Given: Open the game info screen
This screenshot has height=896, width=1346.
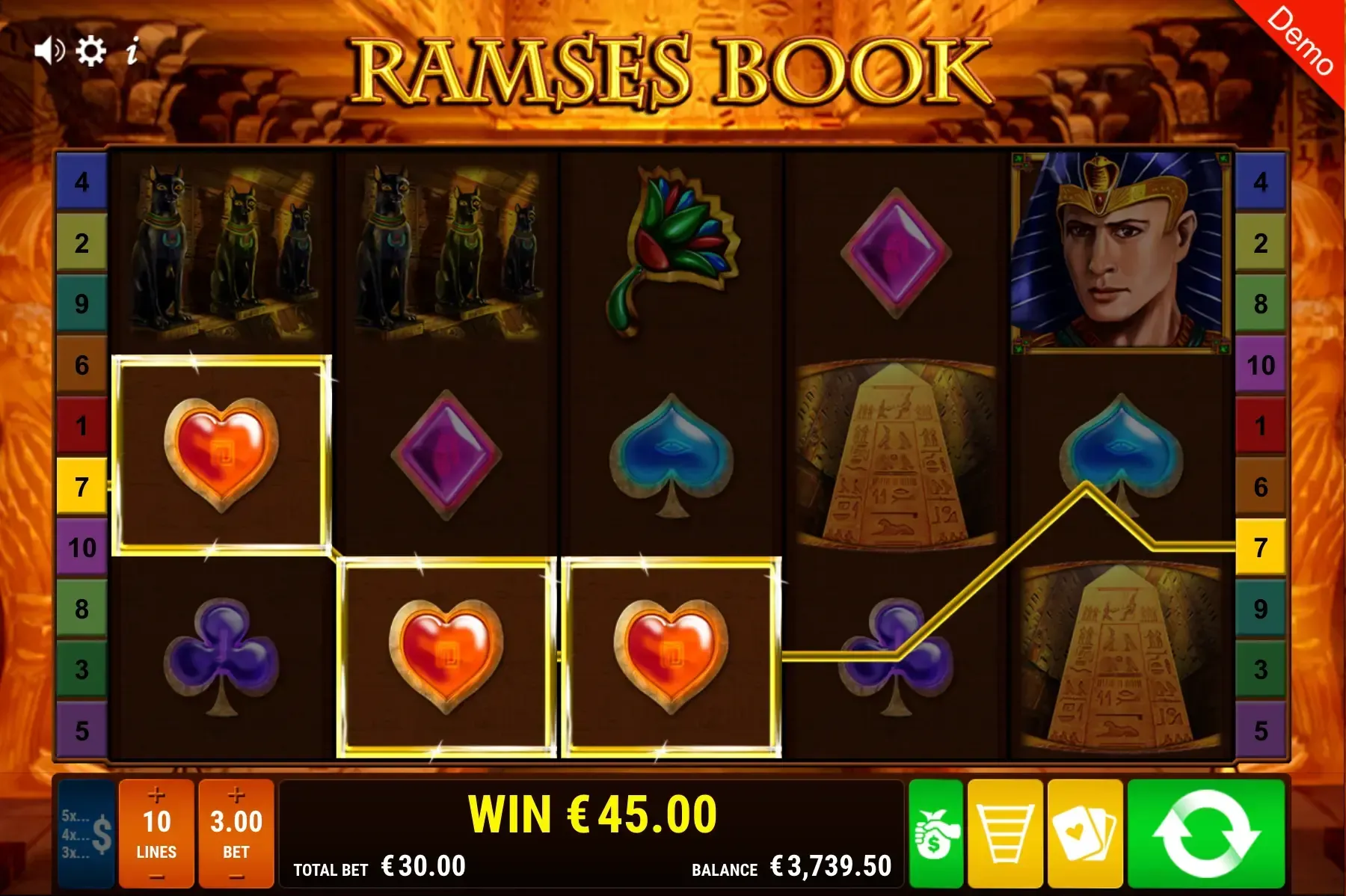Looking at the screenshot, I should click(x=134, y=51).
